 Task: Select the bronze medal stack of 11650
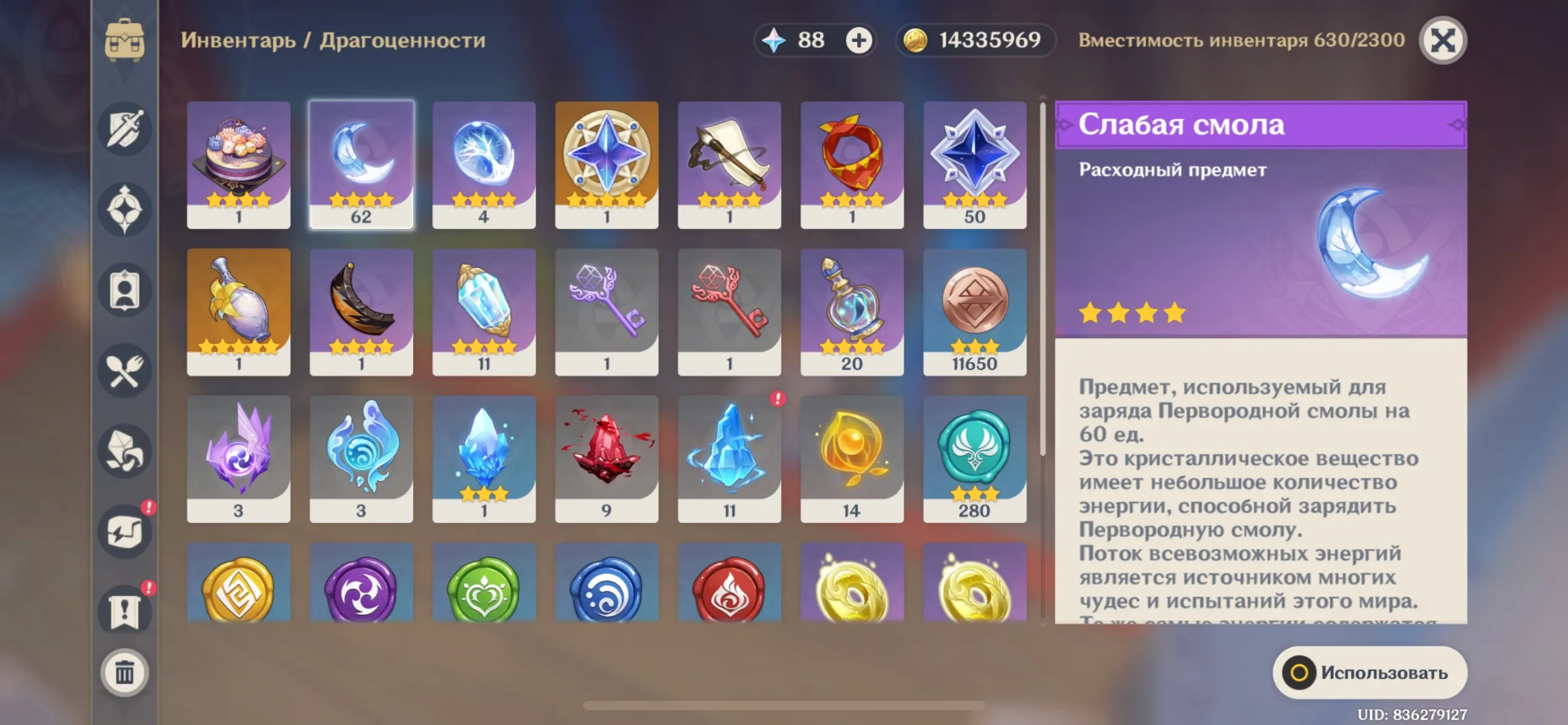click(975, 313)
